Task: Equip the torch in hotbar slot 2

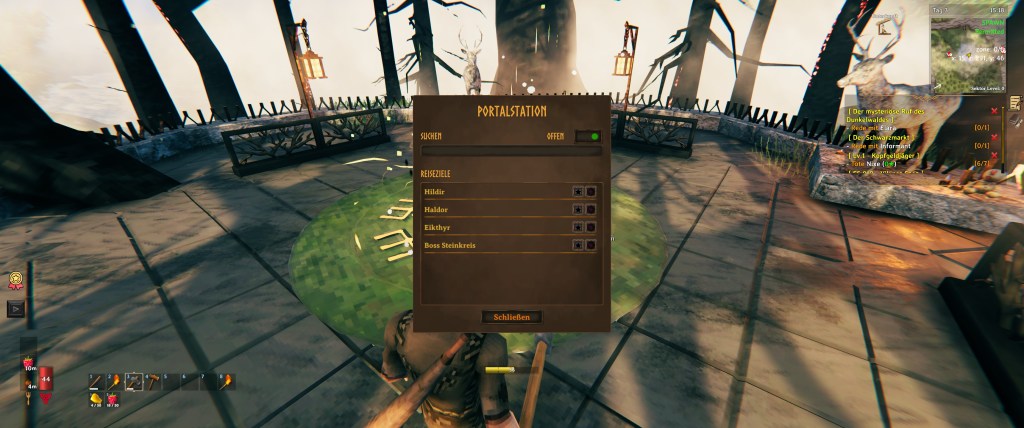Action: pos(114,380)
